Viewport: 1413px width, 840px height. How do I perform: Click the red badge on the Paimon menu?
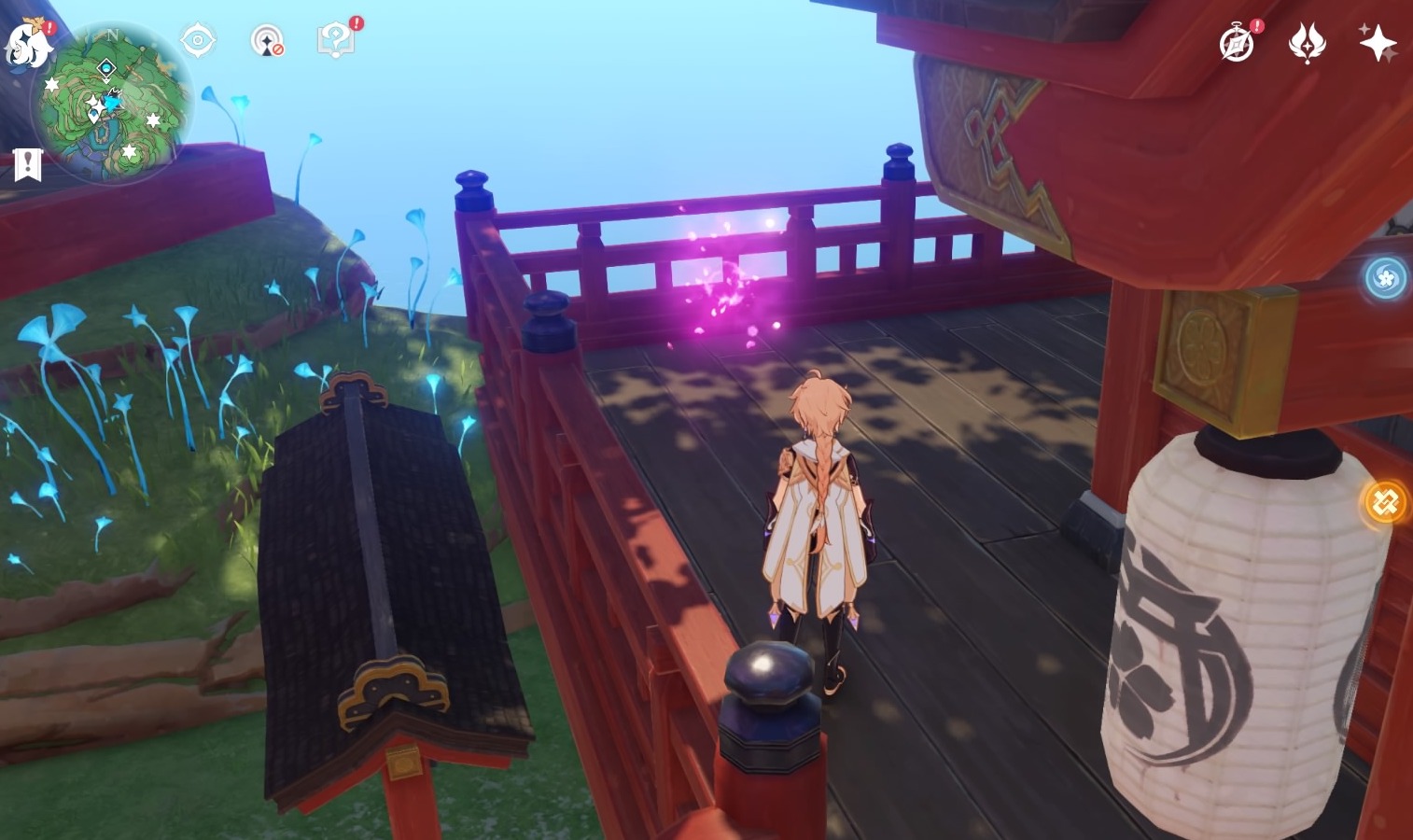[49, 26]
